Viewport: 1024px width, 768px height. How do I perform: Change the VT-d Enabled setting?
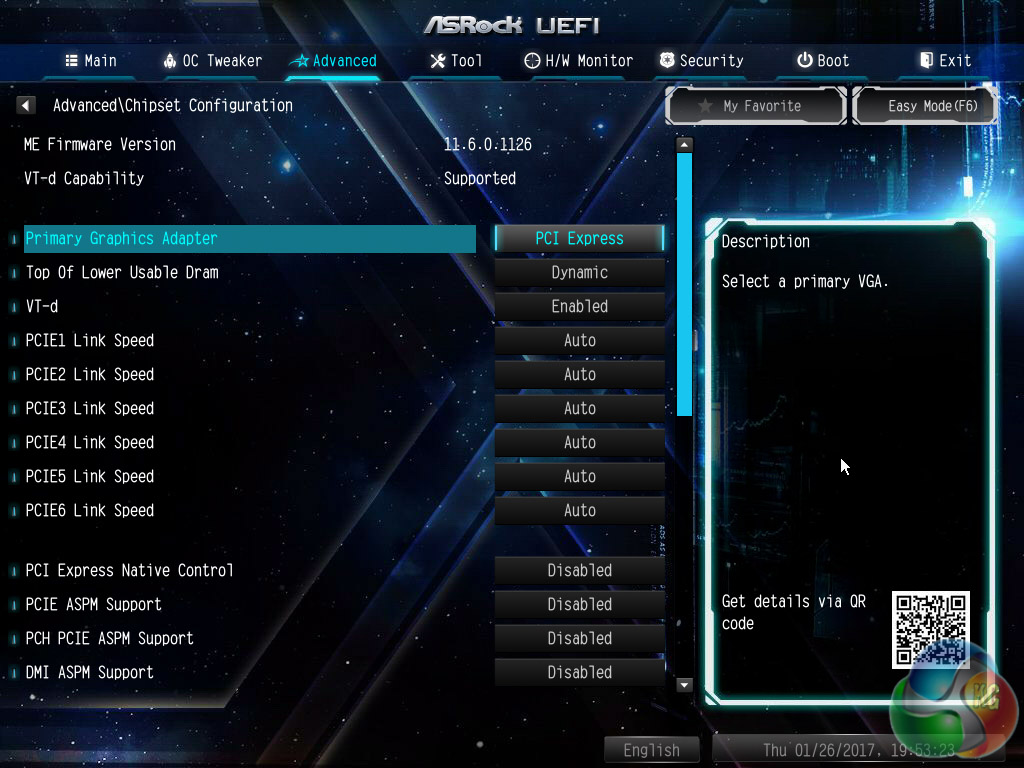click(579, 306)
